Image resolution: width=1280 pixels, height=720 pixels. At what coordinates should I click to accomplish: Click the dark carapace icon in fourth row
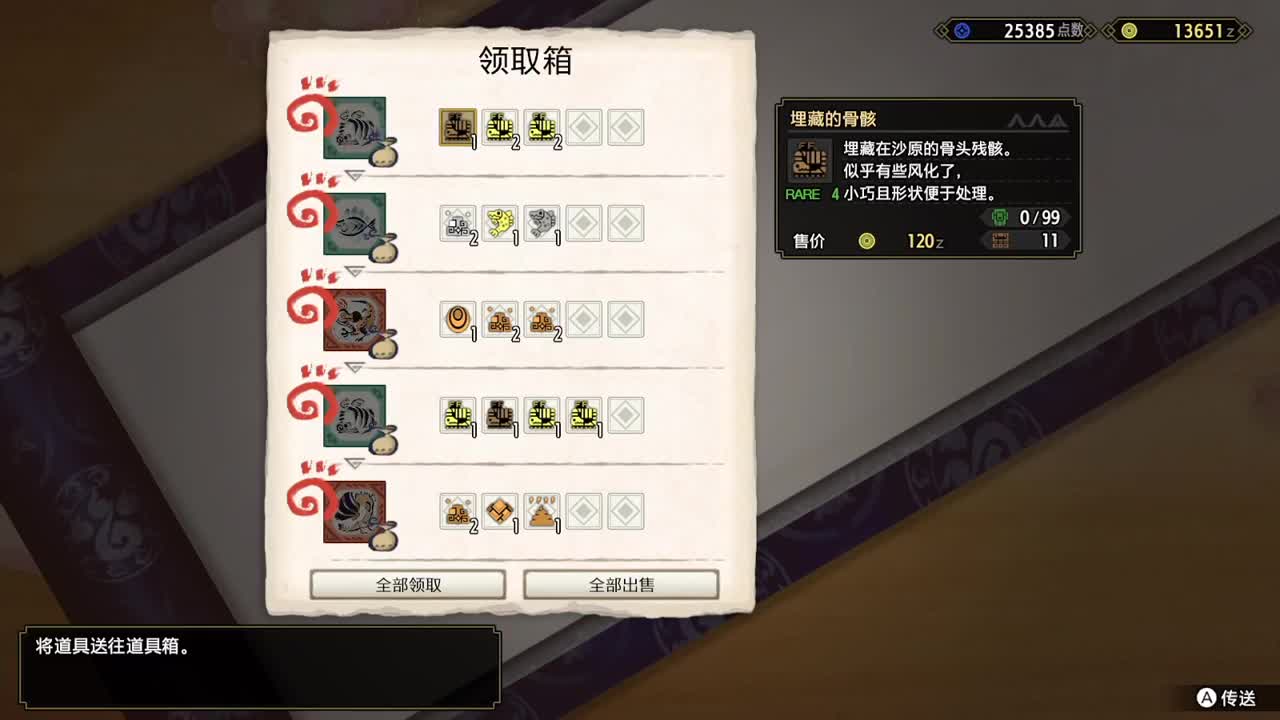(500, 415)
